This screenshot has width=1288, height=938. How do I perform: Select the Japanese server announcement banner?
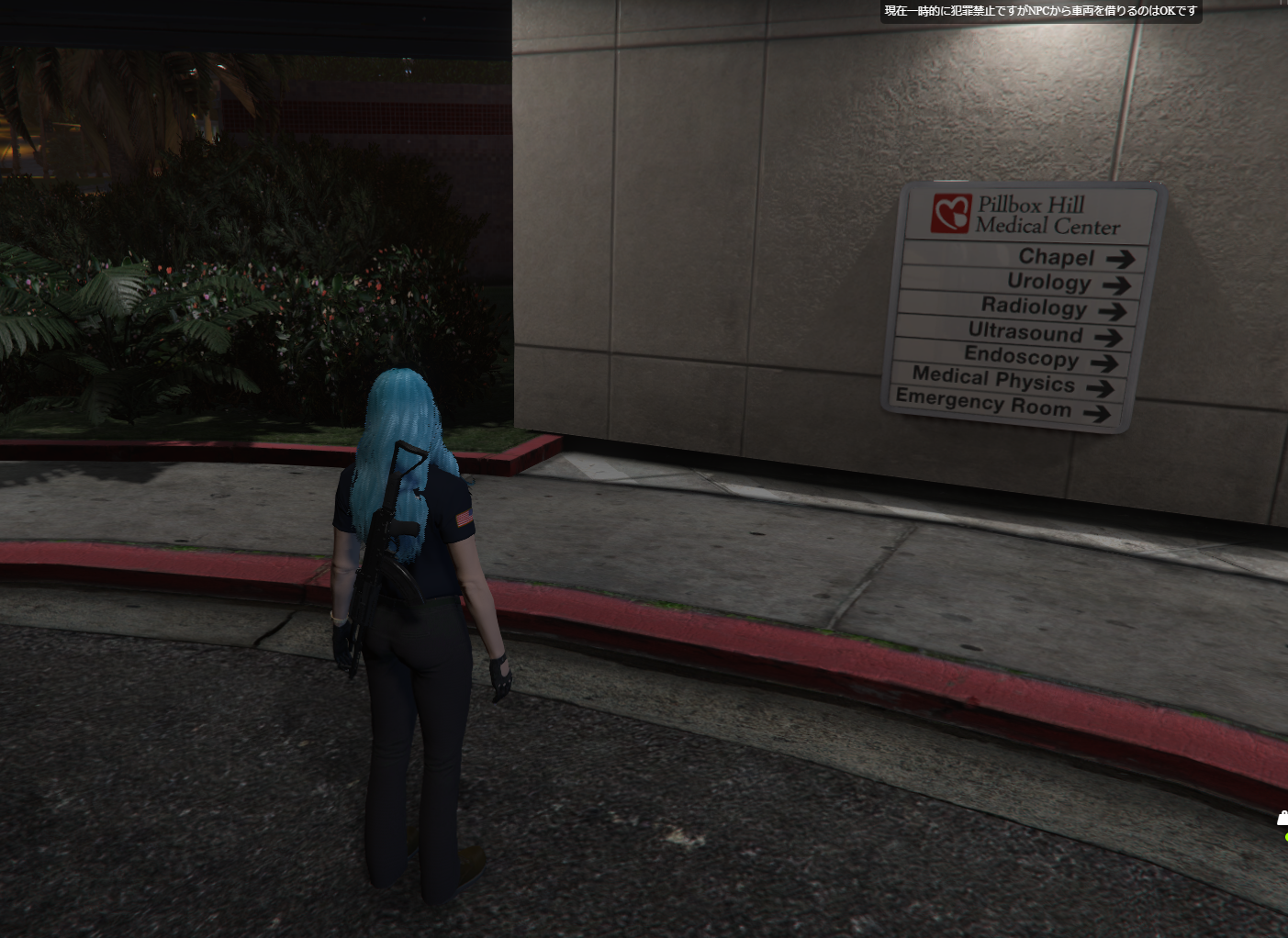click(x=1040, y=12)
